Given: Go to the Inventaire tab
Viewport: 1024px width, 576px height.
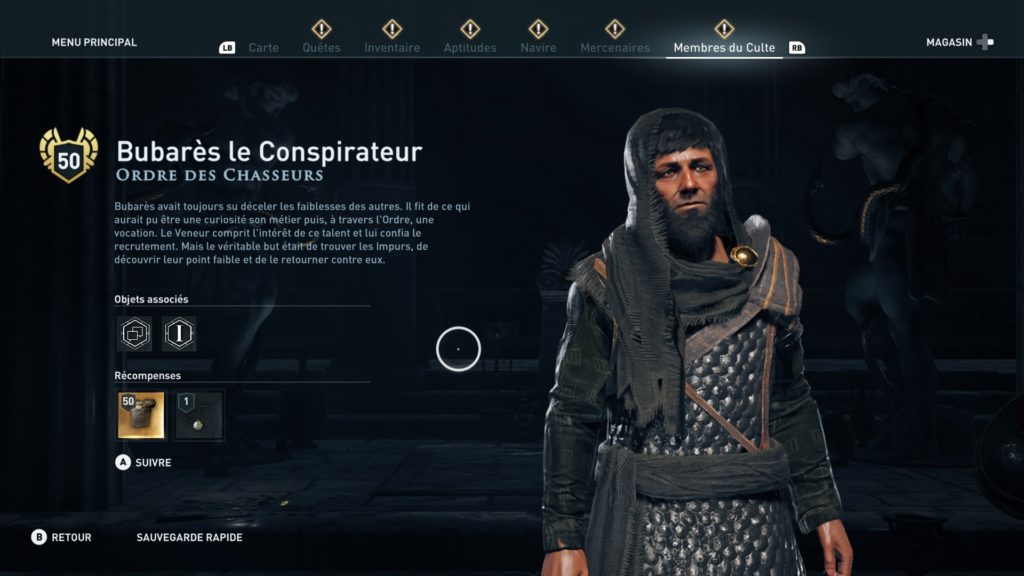Looking at the screenshot, I should [392, 48].
